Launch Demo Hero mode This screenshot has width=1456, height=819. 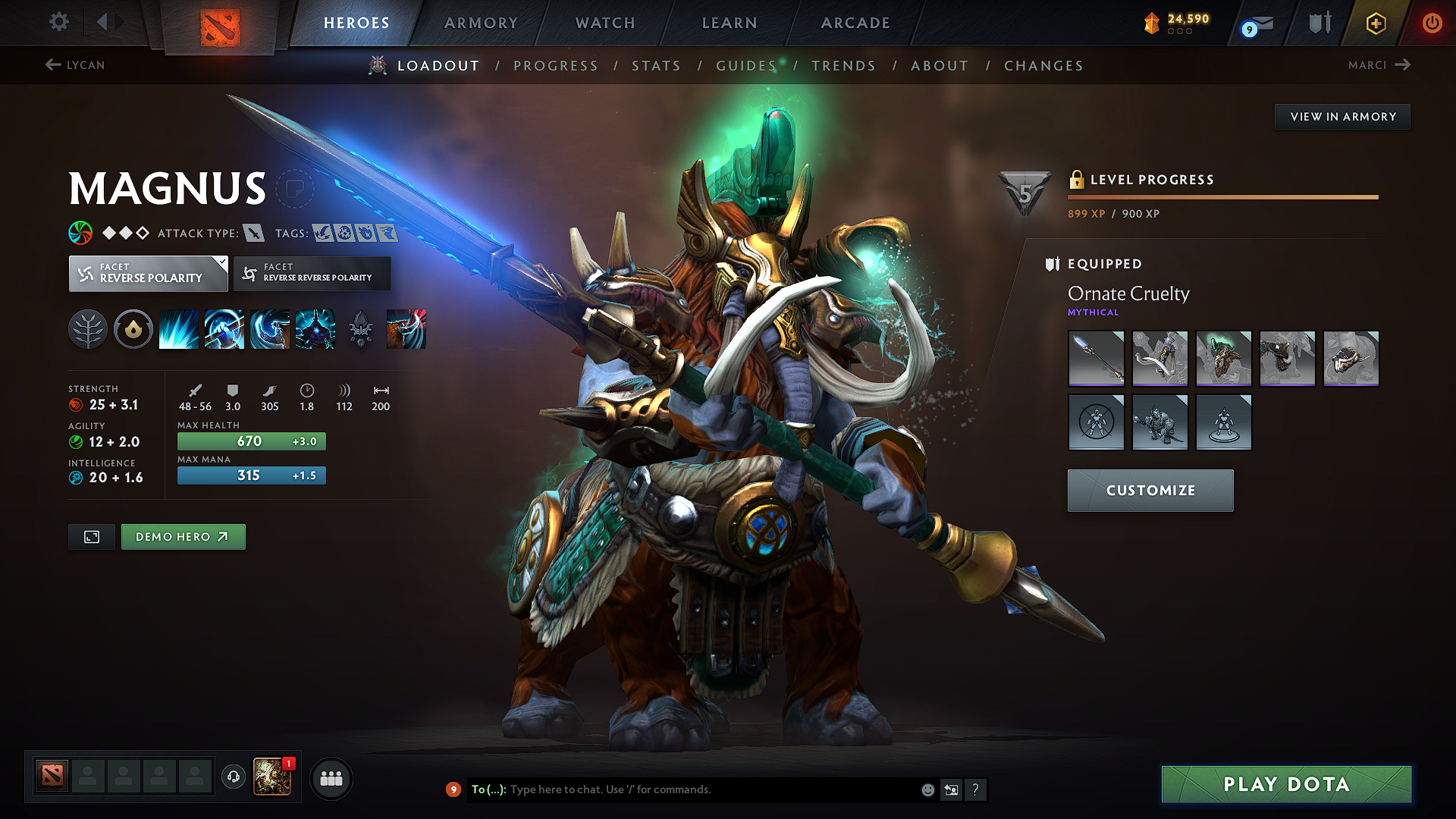coord(183,537)
